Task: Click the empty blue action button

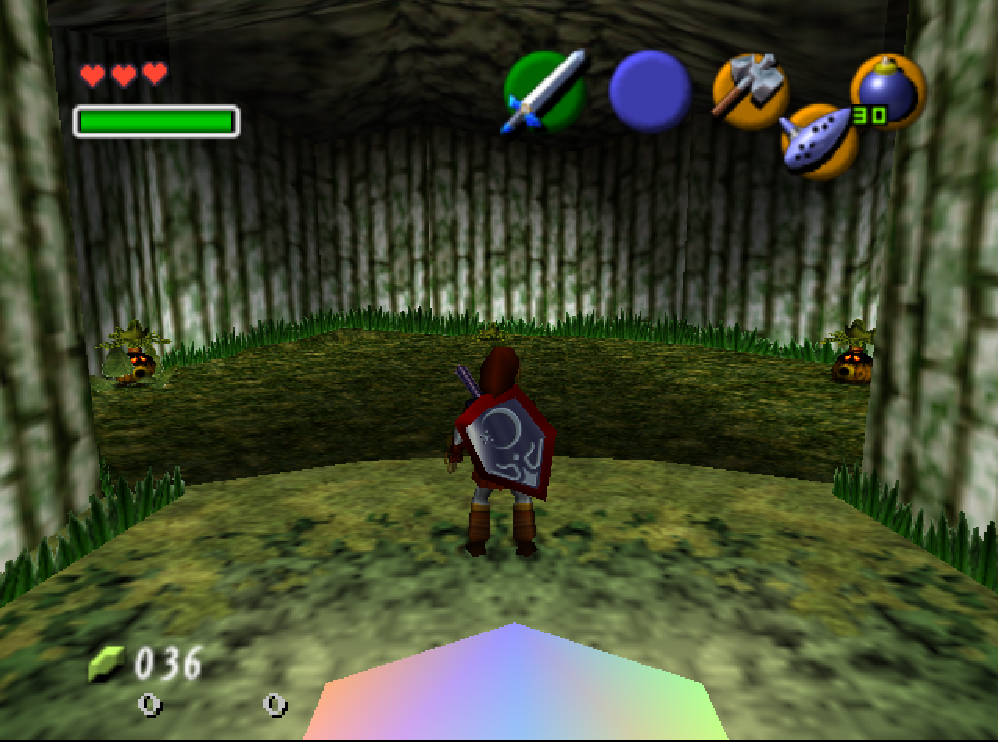Action: 650,91
